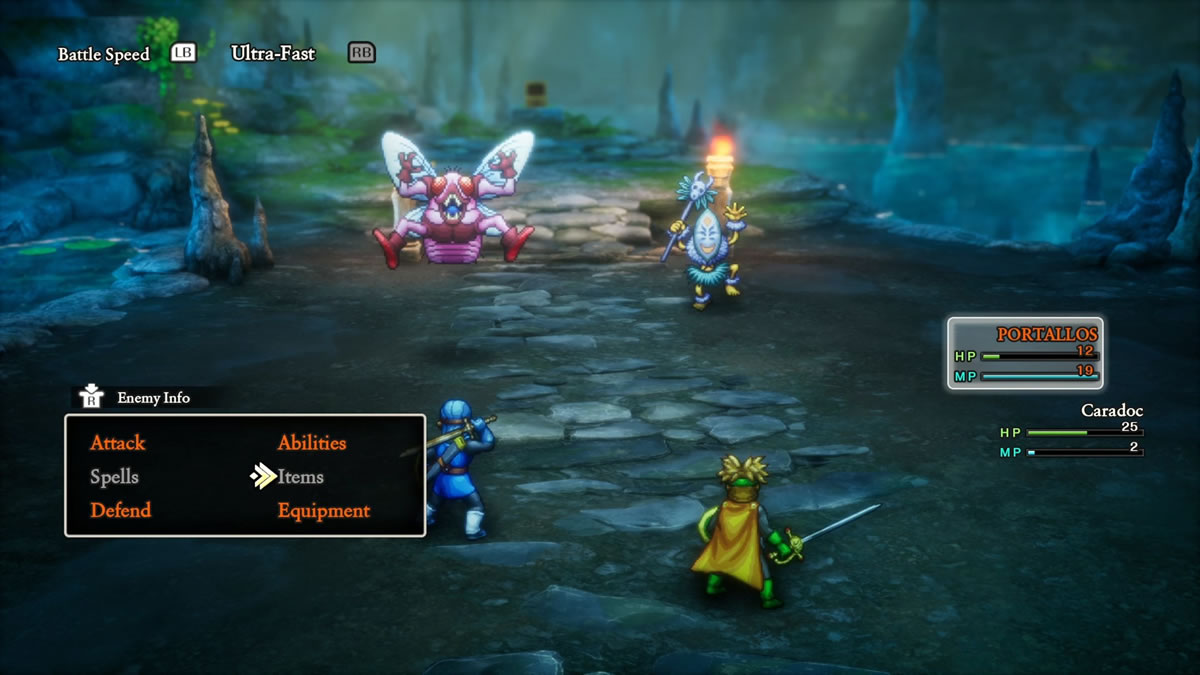Change the Ultra-Fast battle speed setting

(x=273, y=53)
